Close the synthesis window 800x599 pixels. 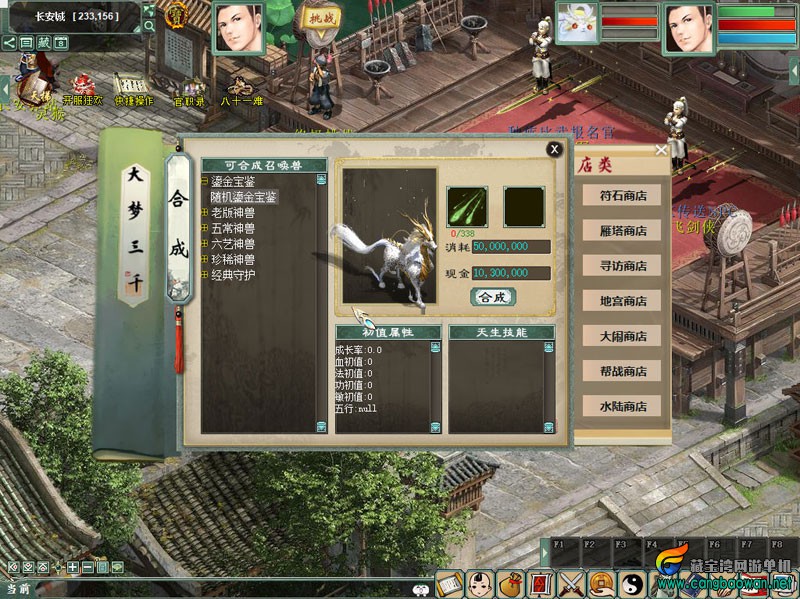tap(553, 149)
